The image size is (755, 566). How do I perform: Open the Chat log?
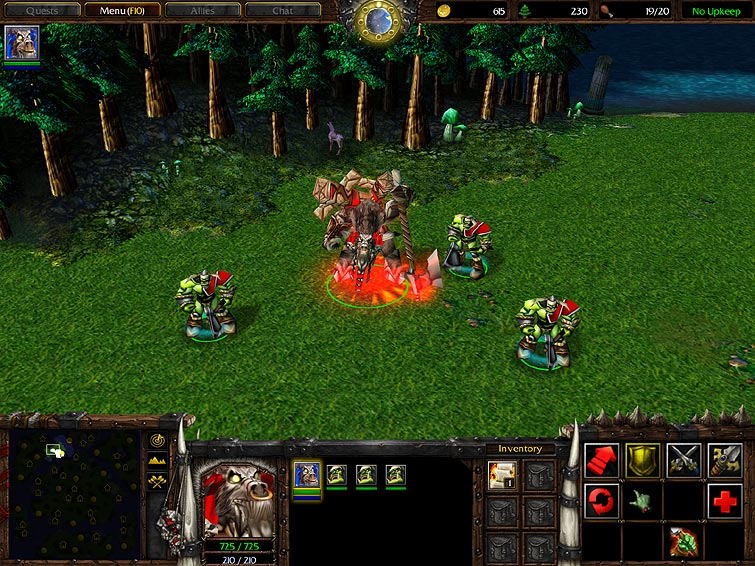pos(283,11)
